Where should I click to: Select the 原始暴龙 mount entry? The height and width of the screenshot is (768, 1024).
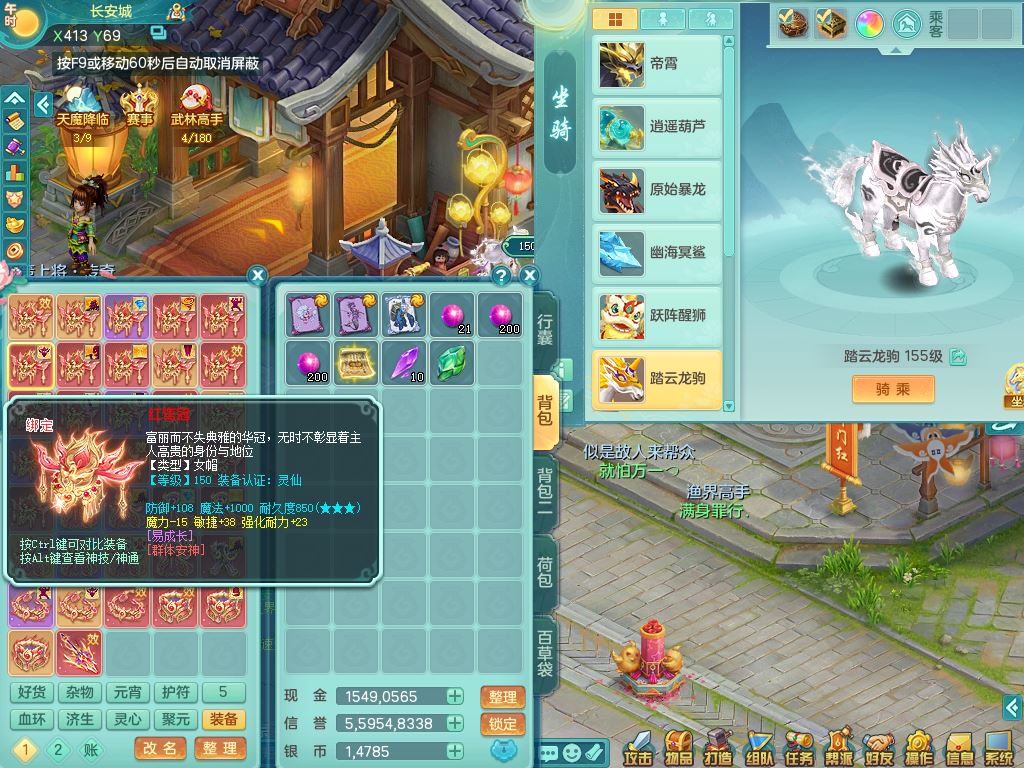point(657,190)
